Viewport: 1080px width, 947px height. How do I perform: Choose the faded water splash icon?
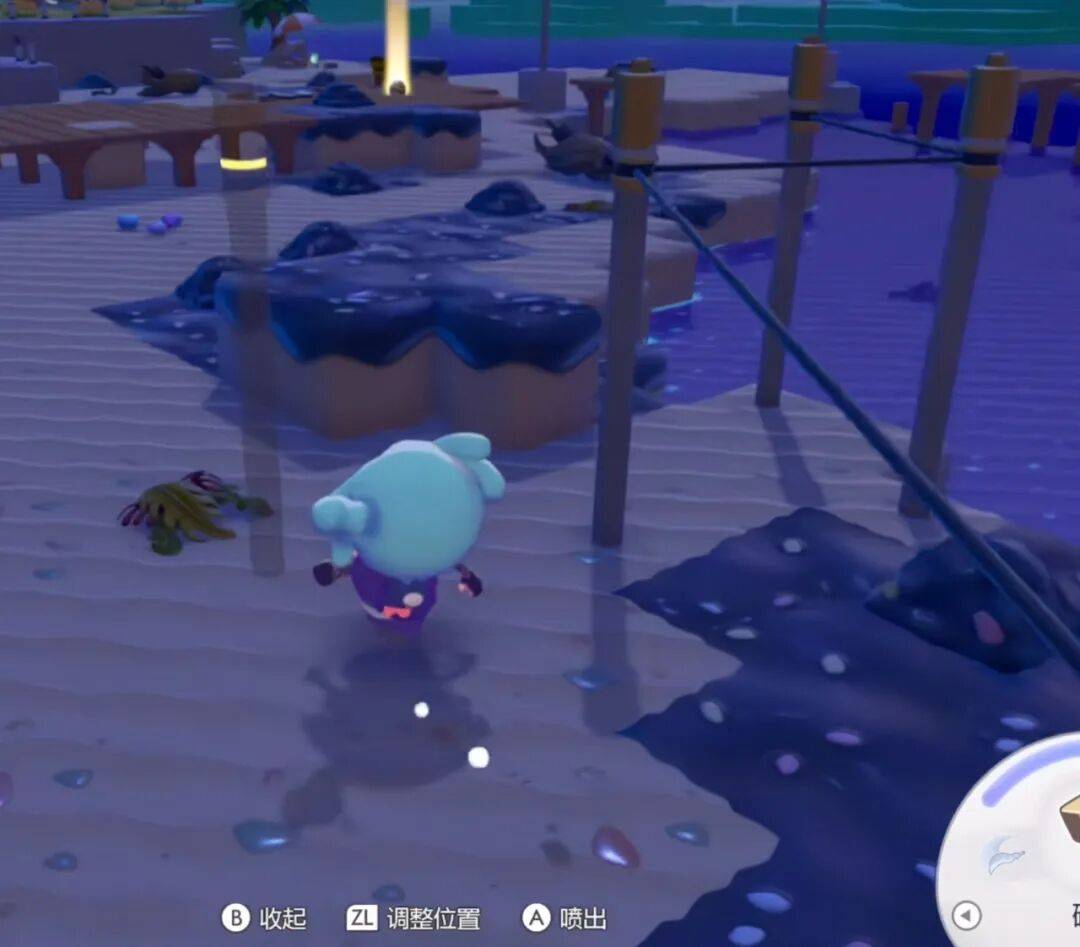pyautogui.click(x=1004, y=855)
